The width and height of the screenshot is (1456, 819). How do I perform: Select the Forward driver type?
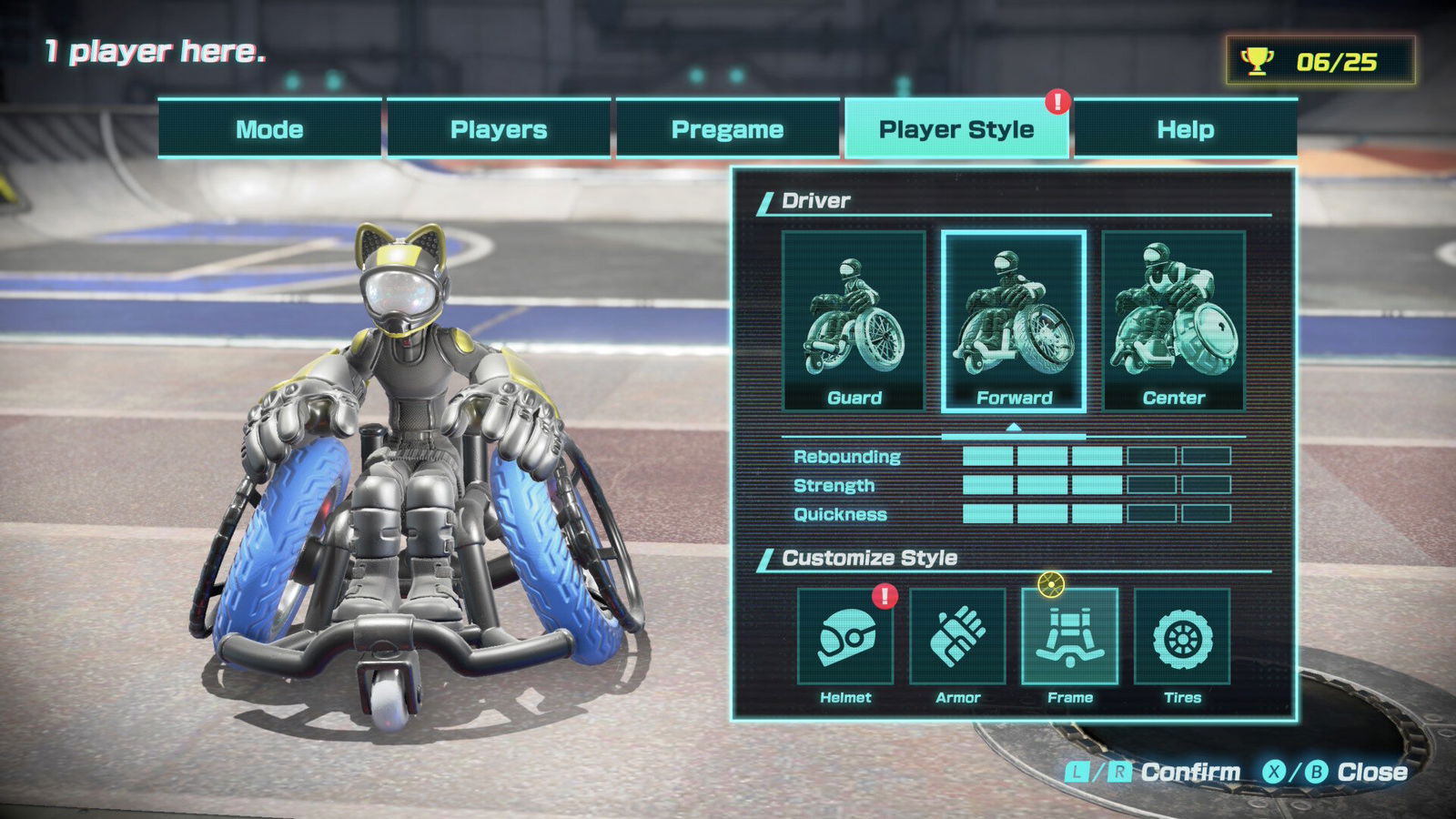(x=1014, y=320)
